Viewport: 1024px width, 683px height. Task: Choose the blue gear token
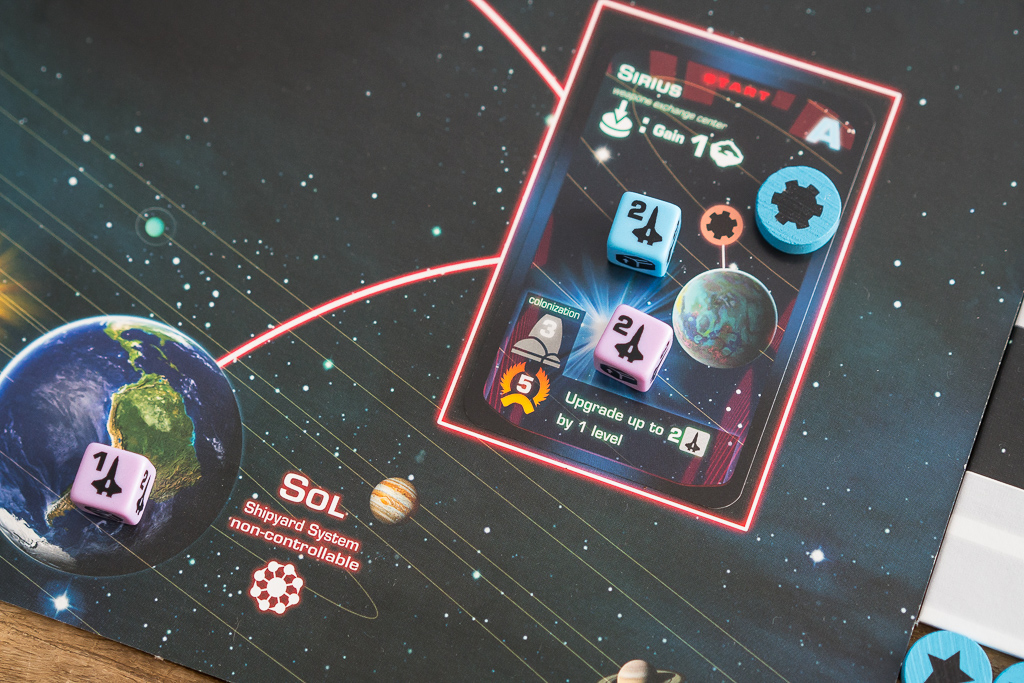coord(798,209)
